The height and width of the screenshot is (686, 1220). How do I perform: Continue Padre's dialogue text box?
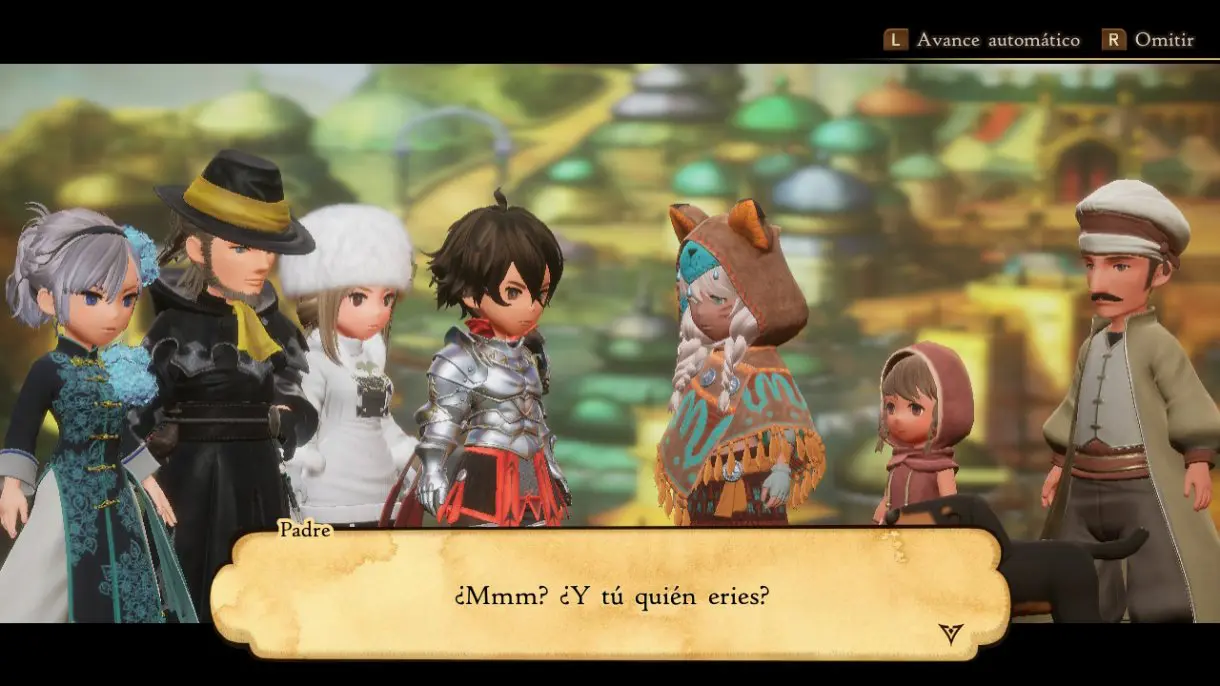click(609, 596)
